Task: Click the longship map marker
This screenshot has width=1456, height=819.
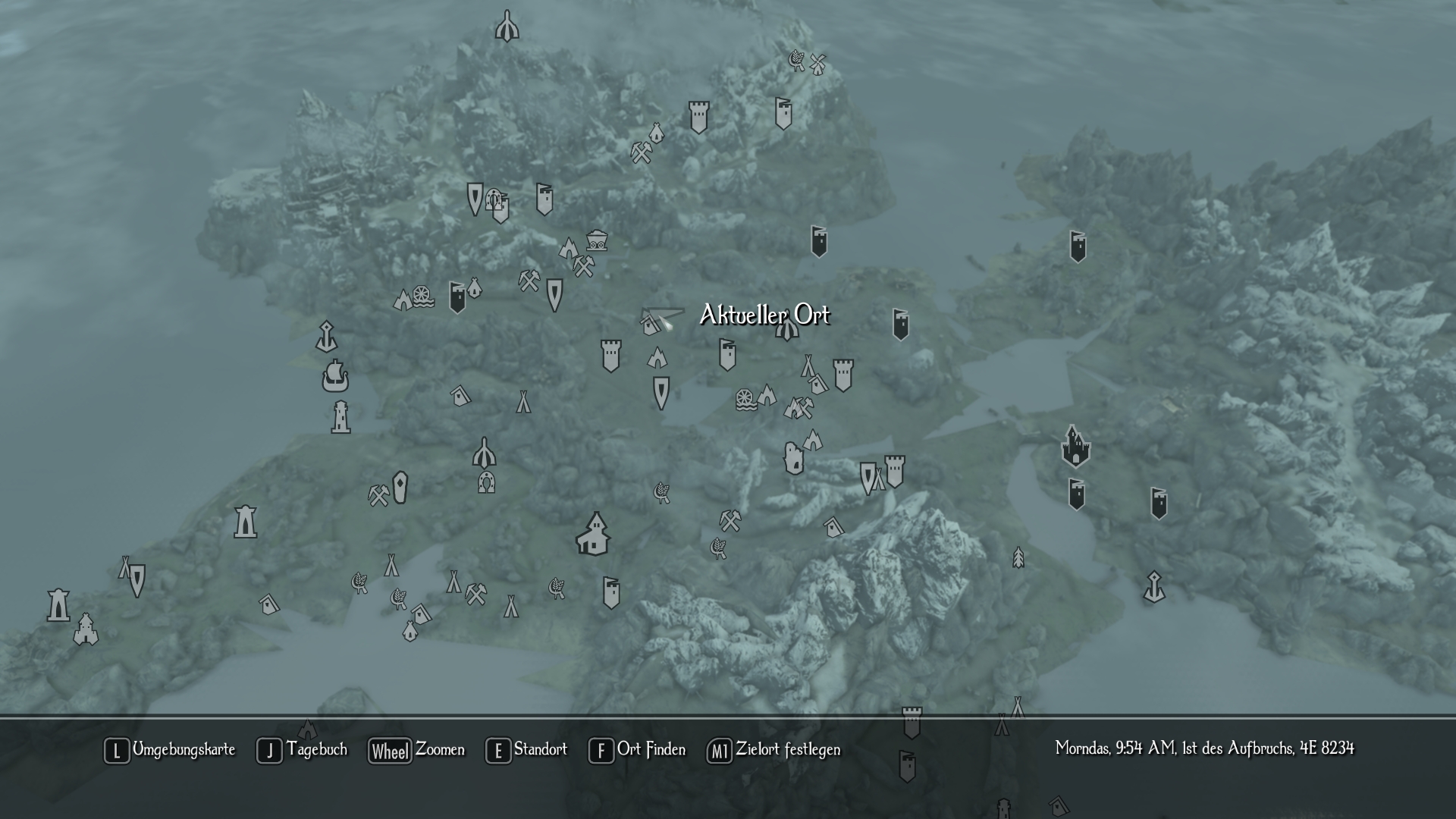Action: coord(334,376)
